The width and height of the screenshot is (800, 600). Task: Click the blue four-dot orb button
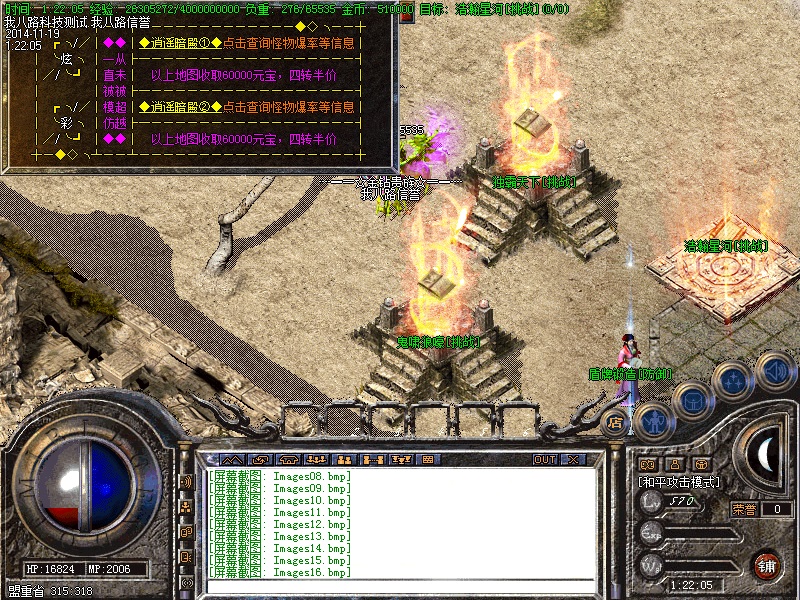pyautogui.click(x=734, y=381)
